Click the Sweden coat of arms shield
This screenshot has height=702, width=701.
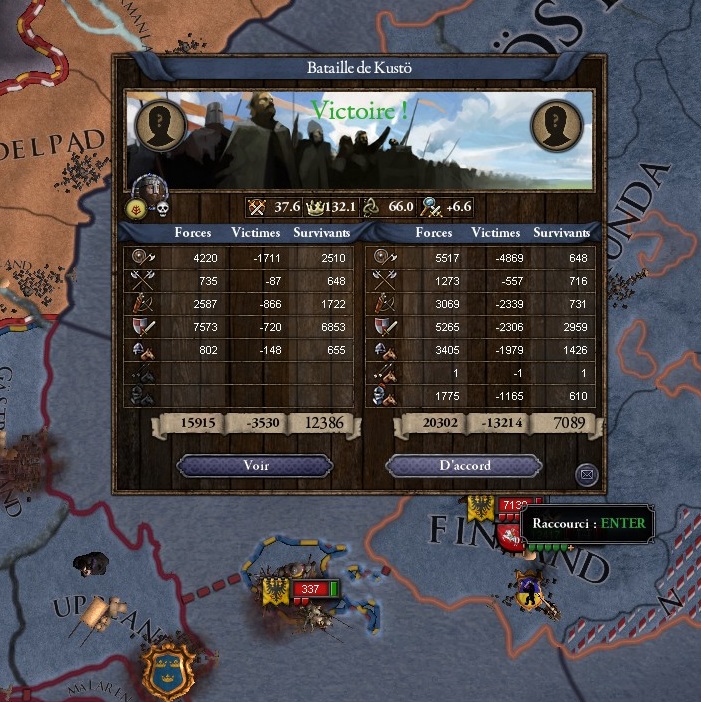pos(167,667)
